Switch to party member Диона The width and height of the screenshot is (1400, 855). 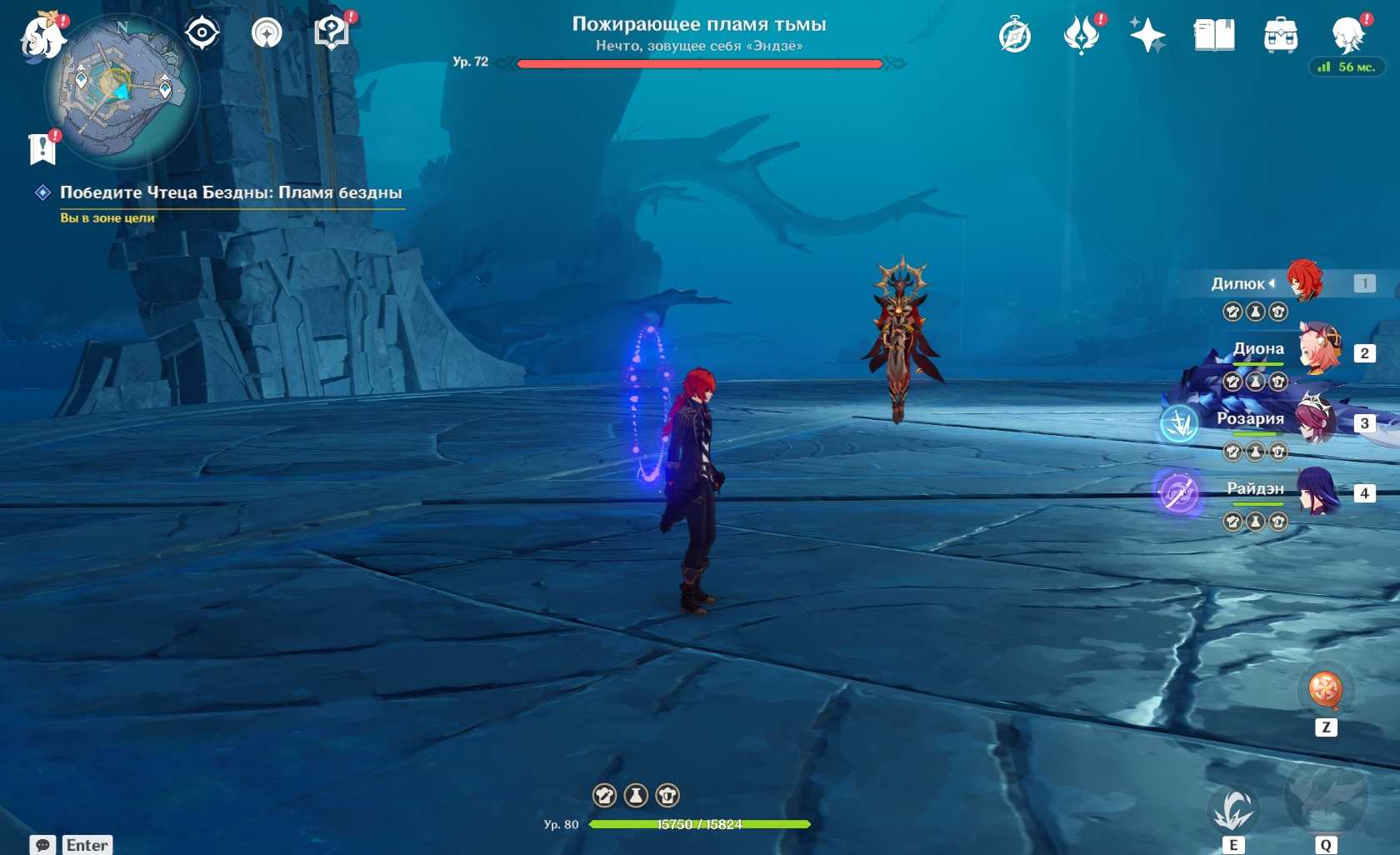click(1318, 351)
